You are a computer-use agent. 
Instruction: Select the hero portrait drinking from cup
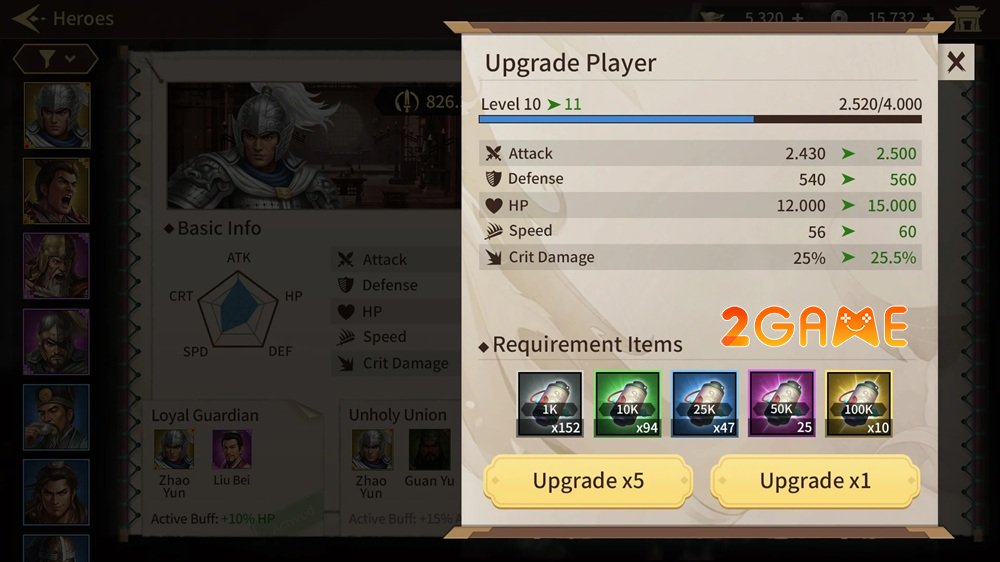tap(57, 416)
